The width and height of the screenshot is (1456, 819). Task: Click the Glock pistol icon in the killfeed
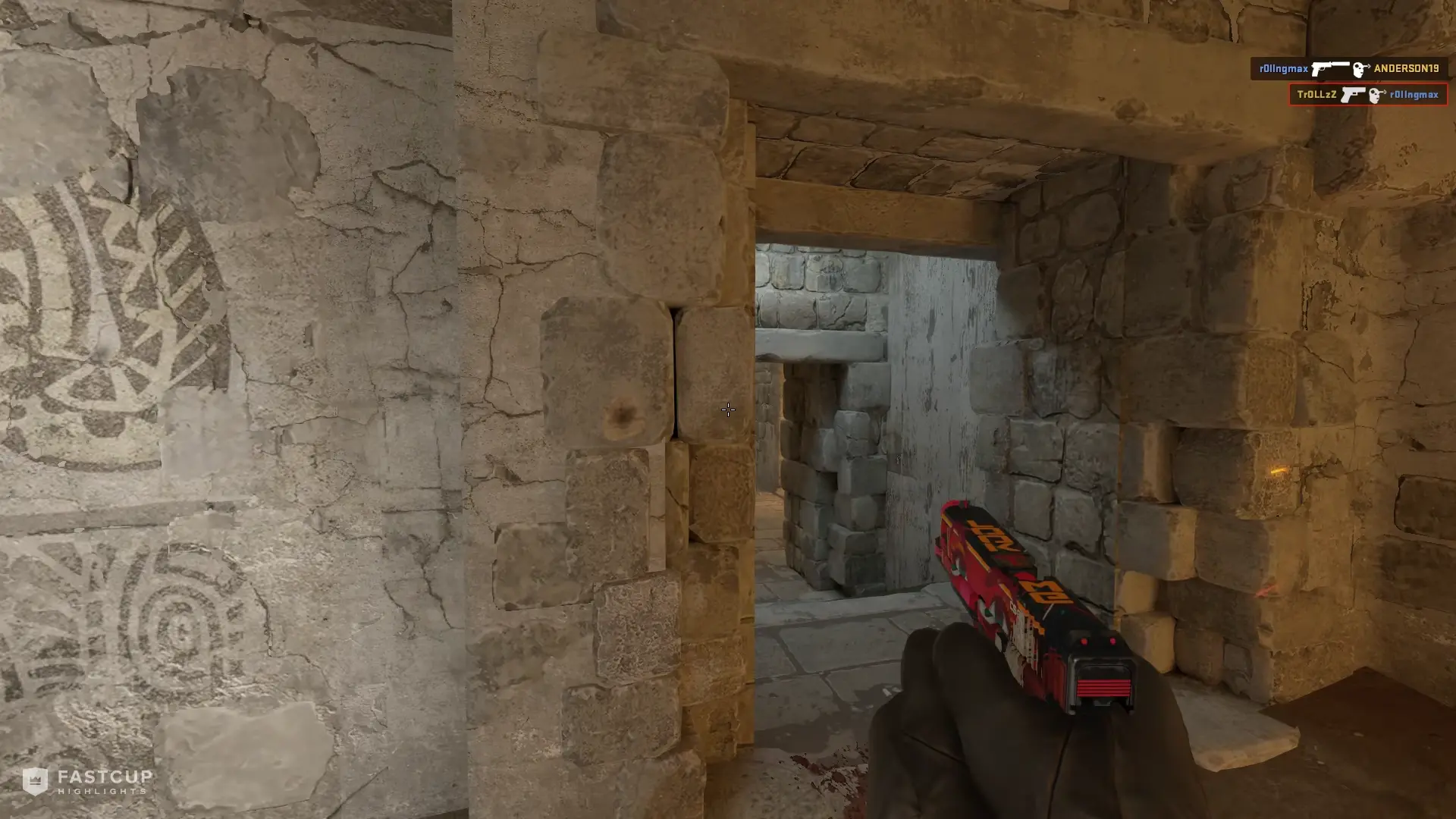pyautogui.click(x=1353, y=96)
